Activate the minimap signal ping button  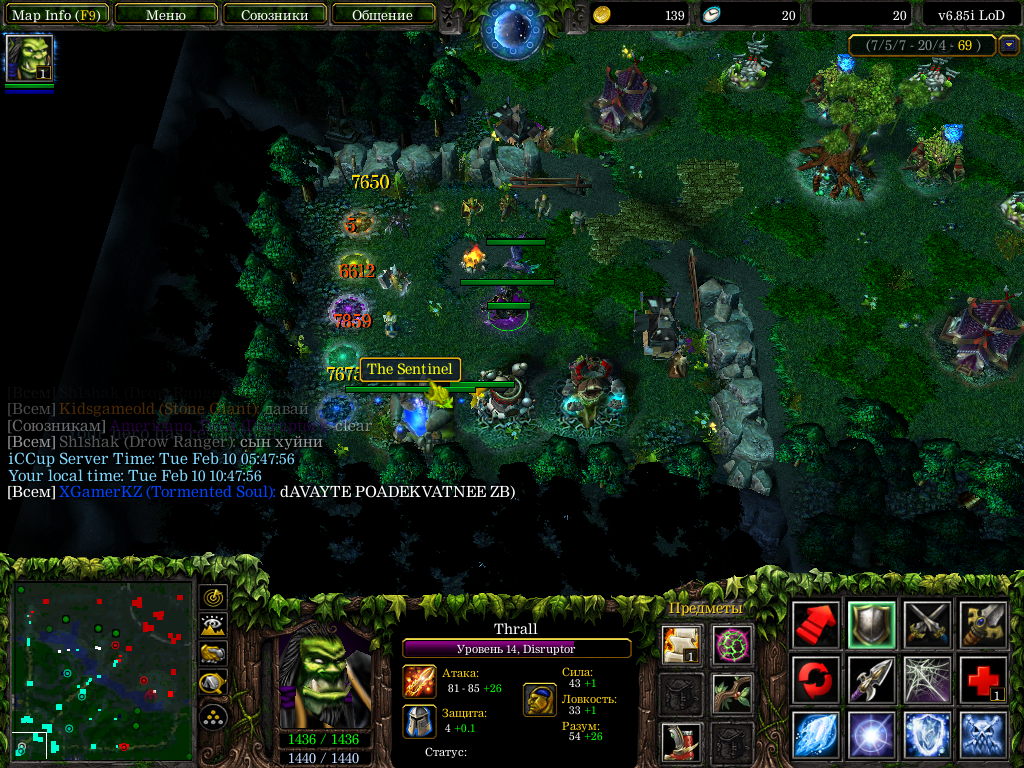click(213, 598)
